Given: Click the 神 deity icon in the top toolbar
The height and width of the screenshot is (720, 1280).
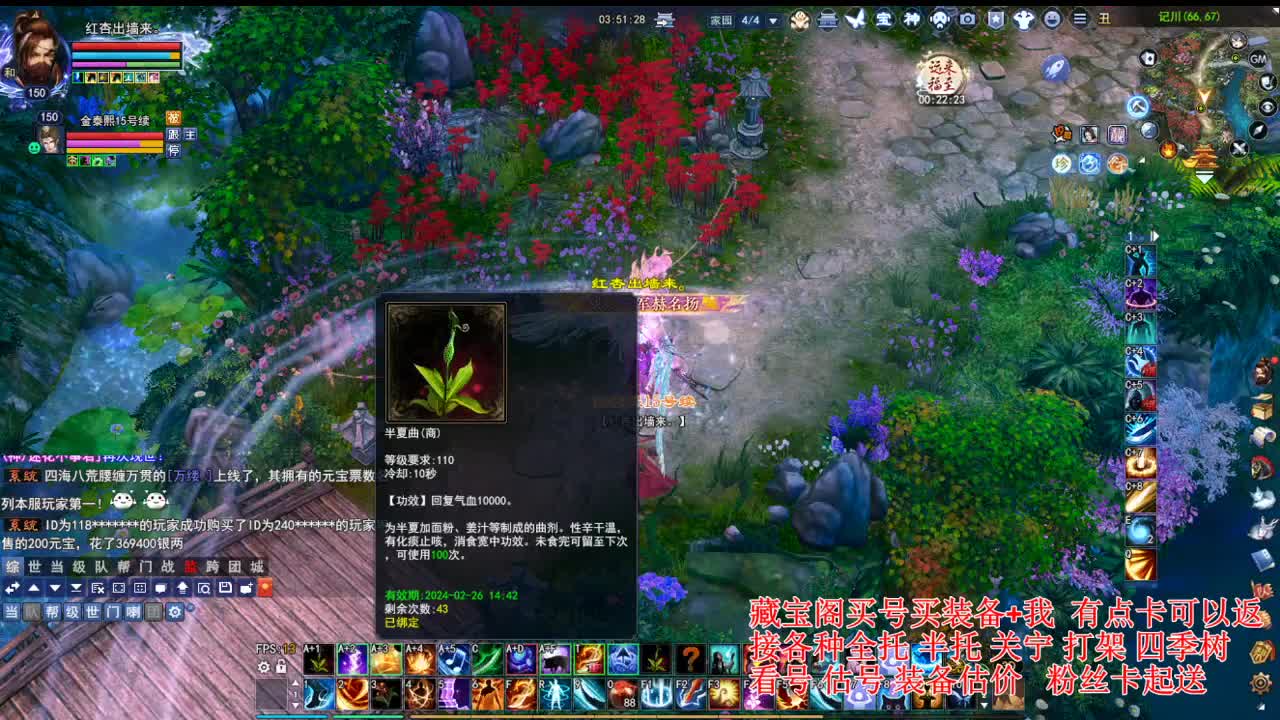Looking at the screenshot, I should tap(913, 17).
